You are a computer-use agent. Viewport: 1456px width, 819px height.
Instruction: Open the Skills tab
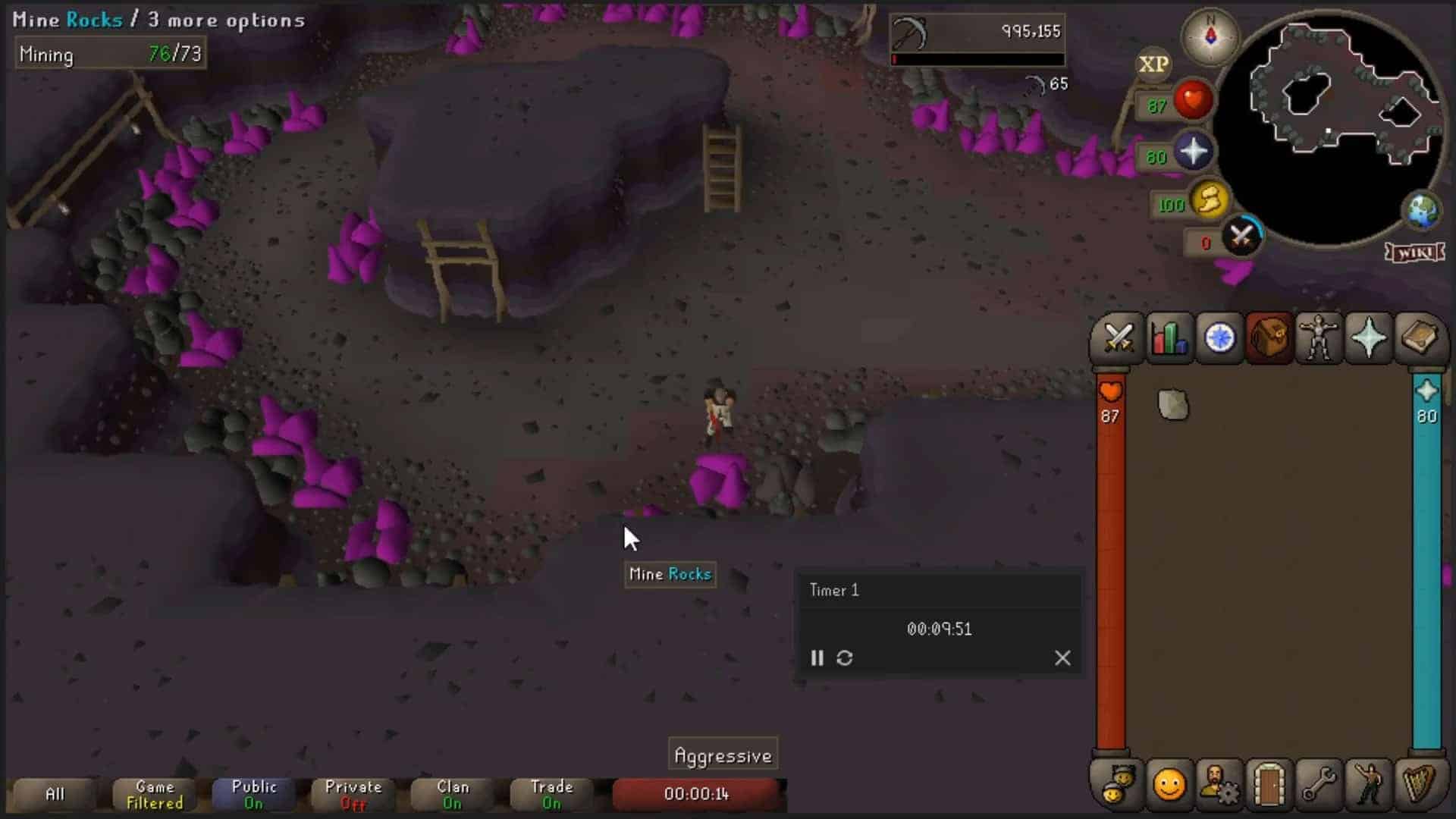[1169, 338]
